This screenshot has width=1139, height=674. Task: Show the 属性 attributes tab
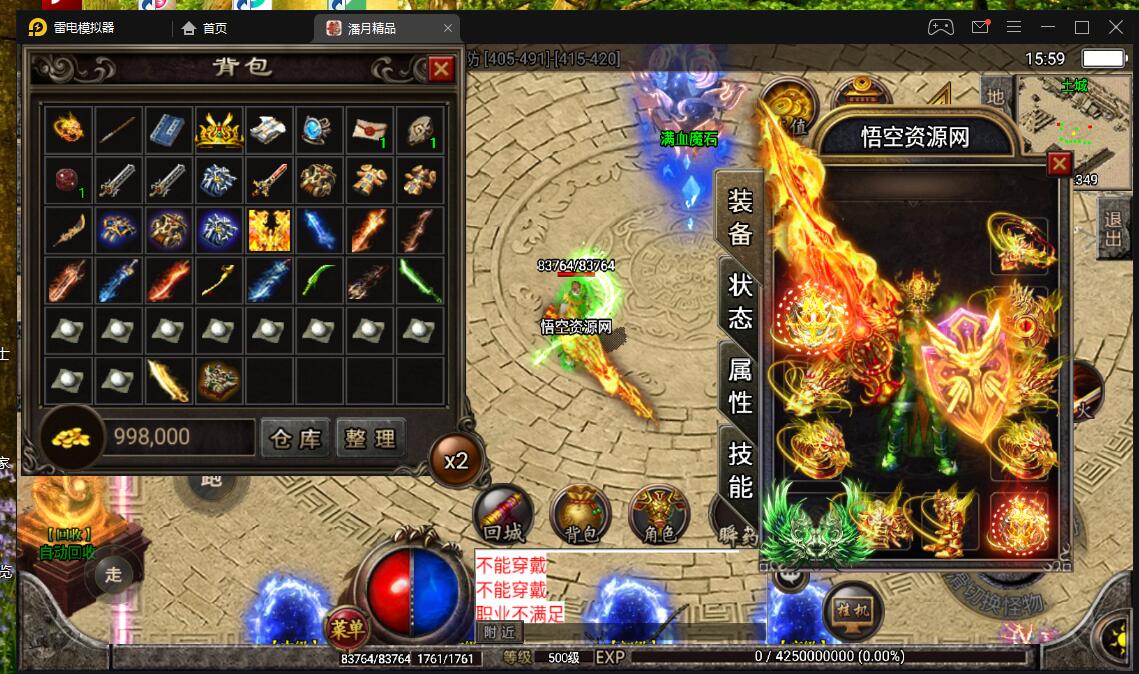coord(740,386)
